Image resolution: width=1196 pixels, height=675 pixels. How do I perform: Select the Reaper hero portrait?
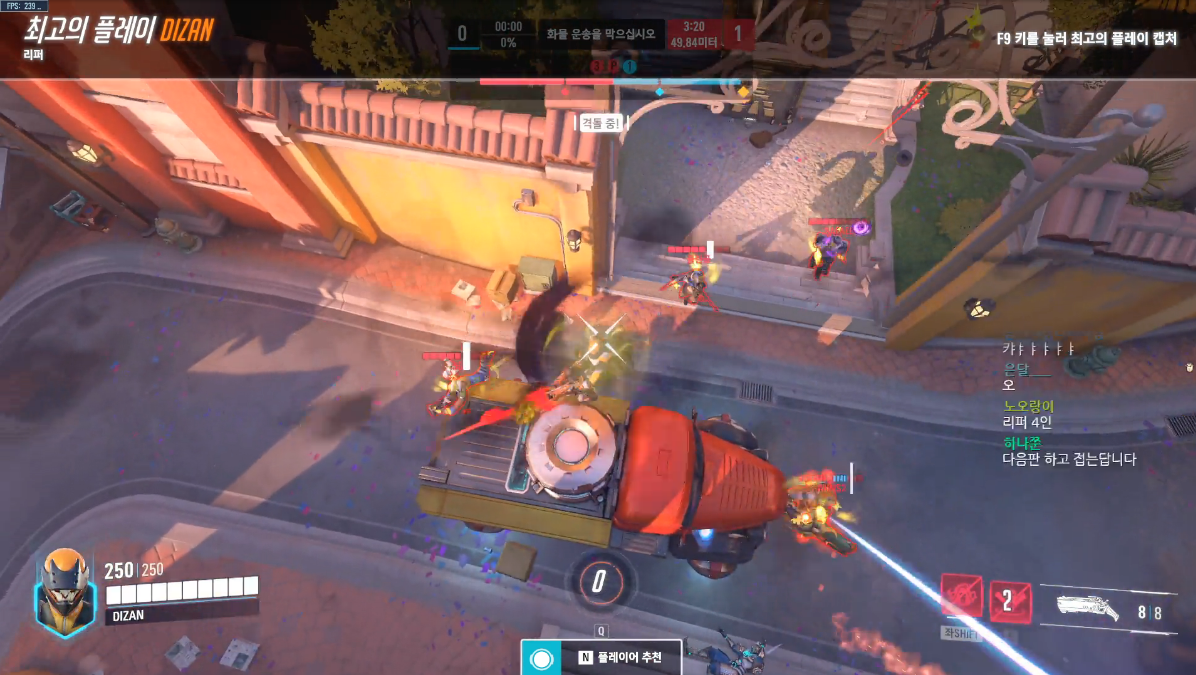pyautogui.click(x=65, y=592)
